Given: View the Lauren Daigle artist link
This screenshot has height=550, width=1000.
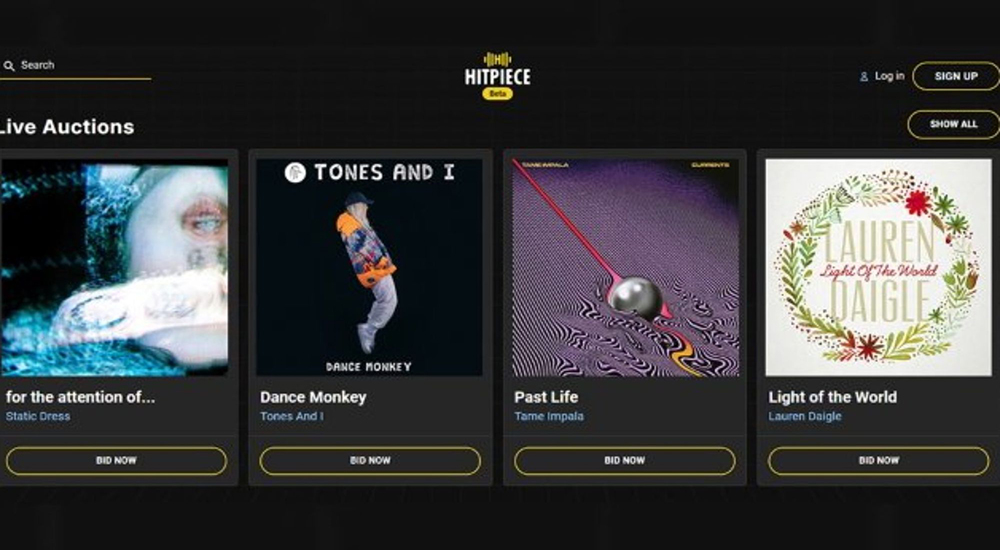Looking at the screenshot, I should [x=805, y=416].
